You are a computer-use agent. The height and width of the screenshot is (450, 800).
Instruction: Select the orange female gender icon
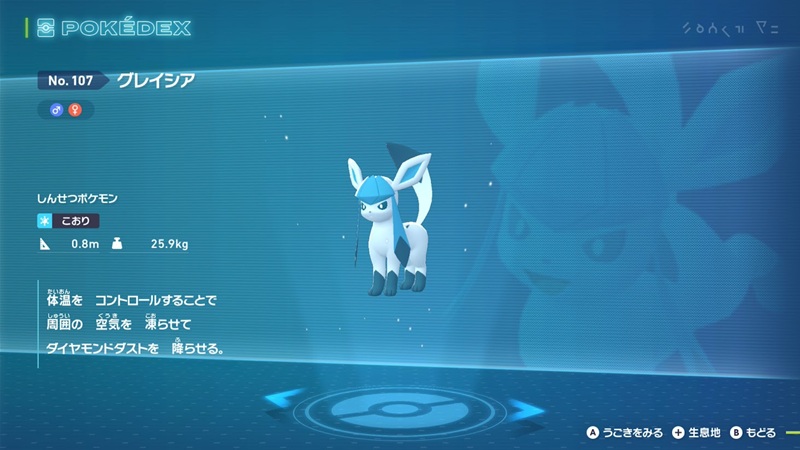74,109
